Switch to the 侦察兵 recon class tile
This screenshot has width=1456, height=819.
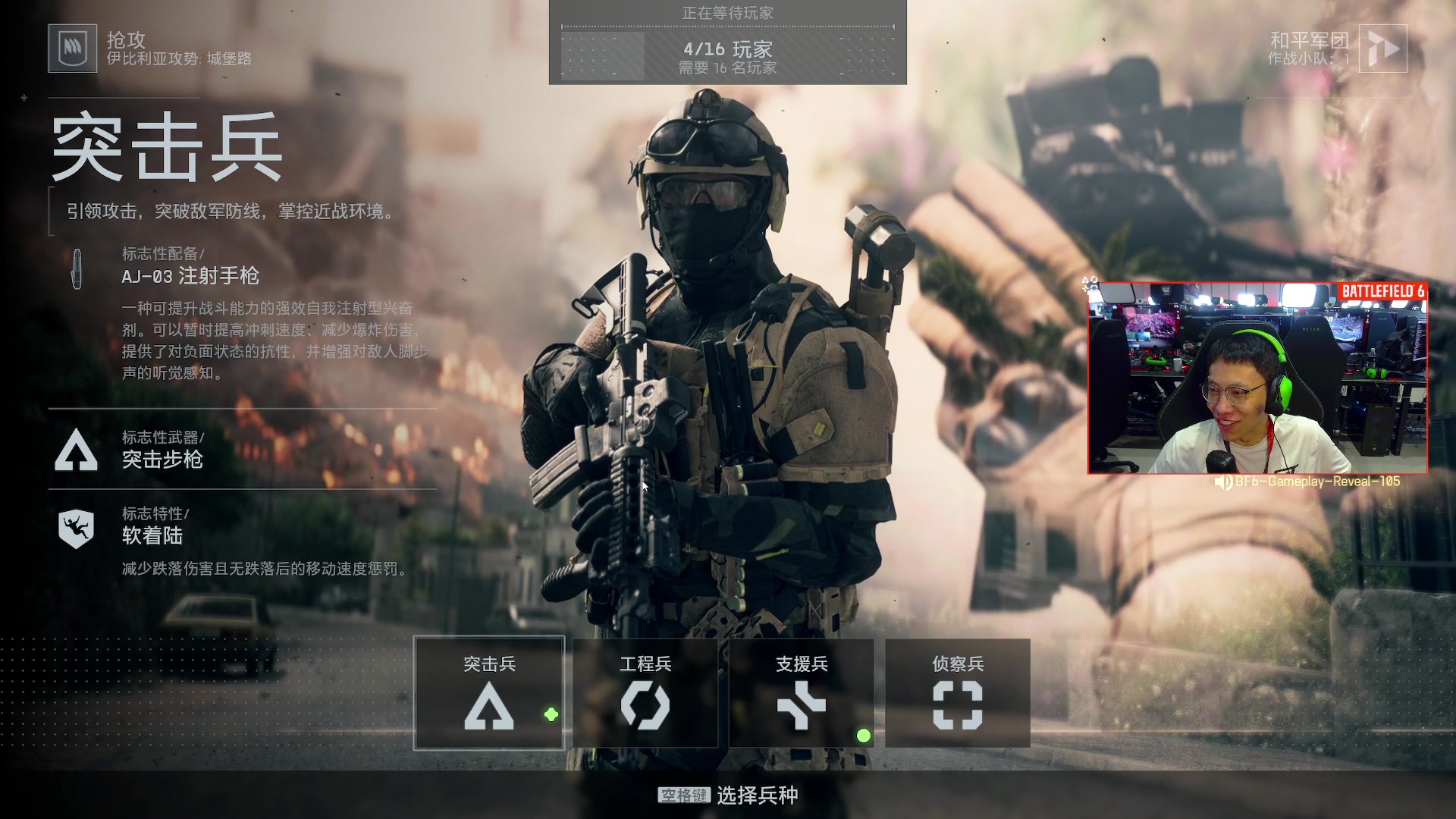[958, 693]
